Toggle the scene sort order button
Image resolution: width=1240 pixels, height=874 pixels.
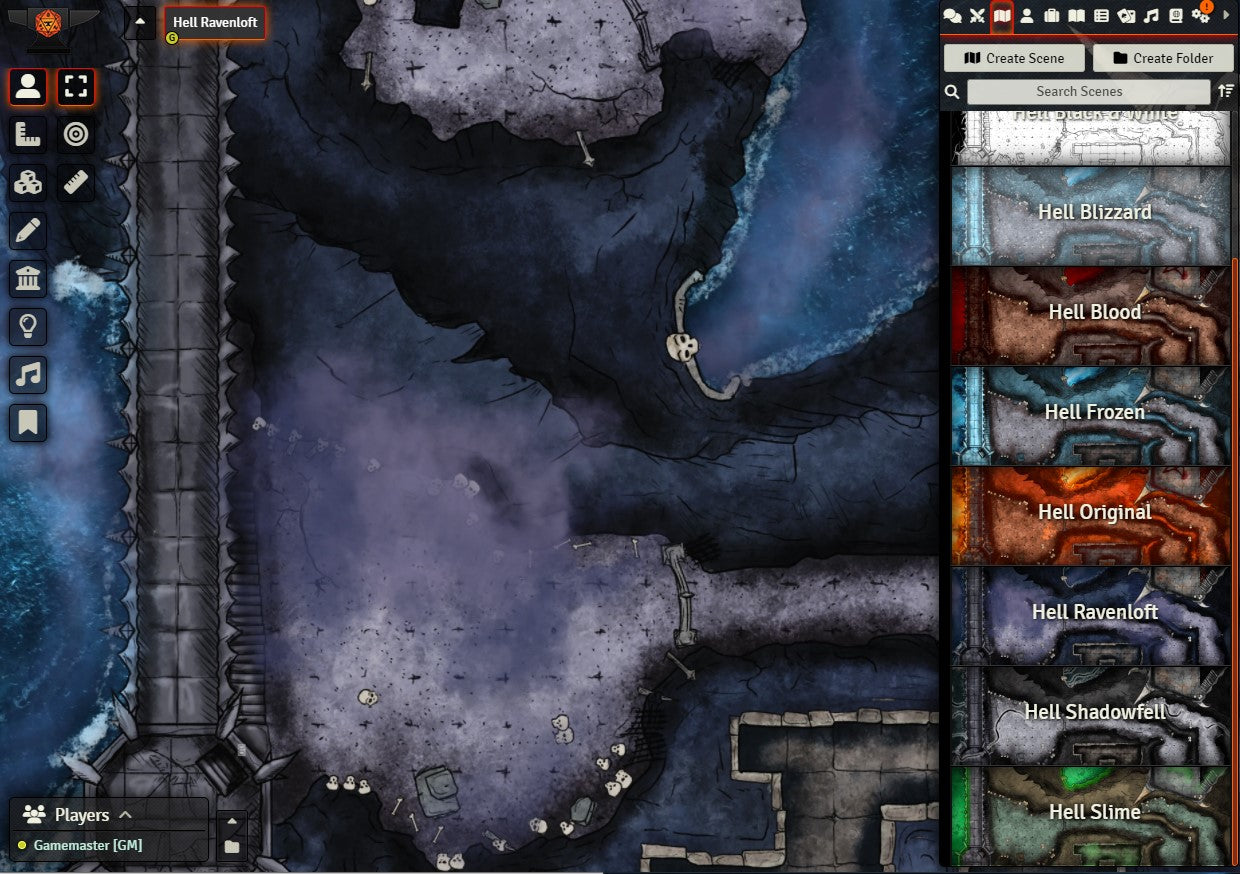(x=1227, y=91)
